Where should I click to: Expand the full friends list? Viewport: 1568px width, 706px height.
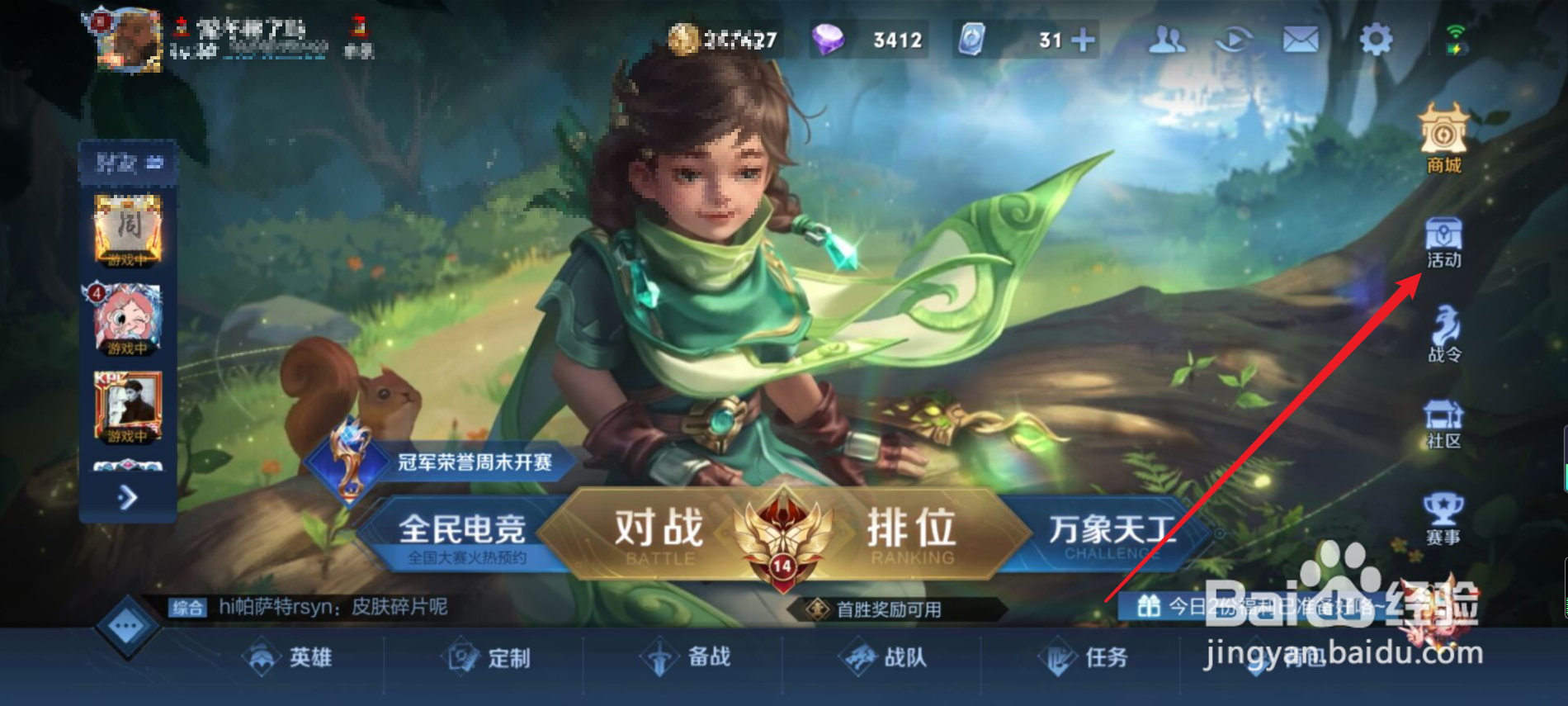[128, 495]
